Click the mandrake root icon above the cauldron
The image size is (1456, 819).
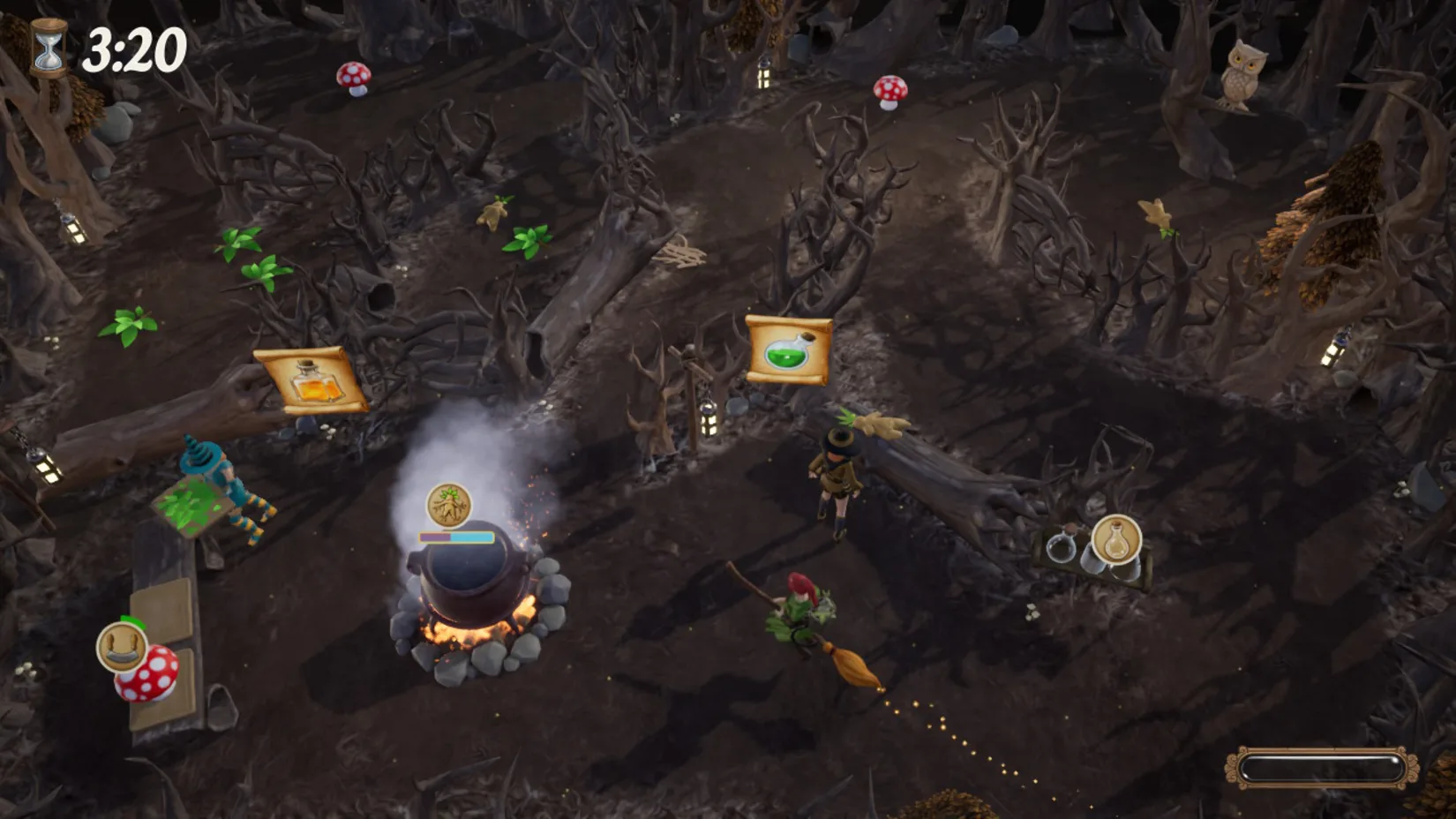click(448, 506)
